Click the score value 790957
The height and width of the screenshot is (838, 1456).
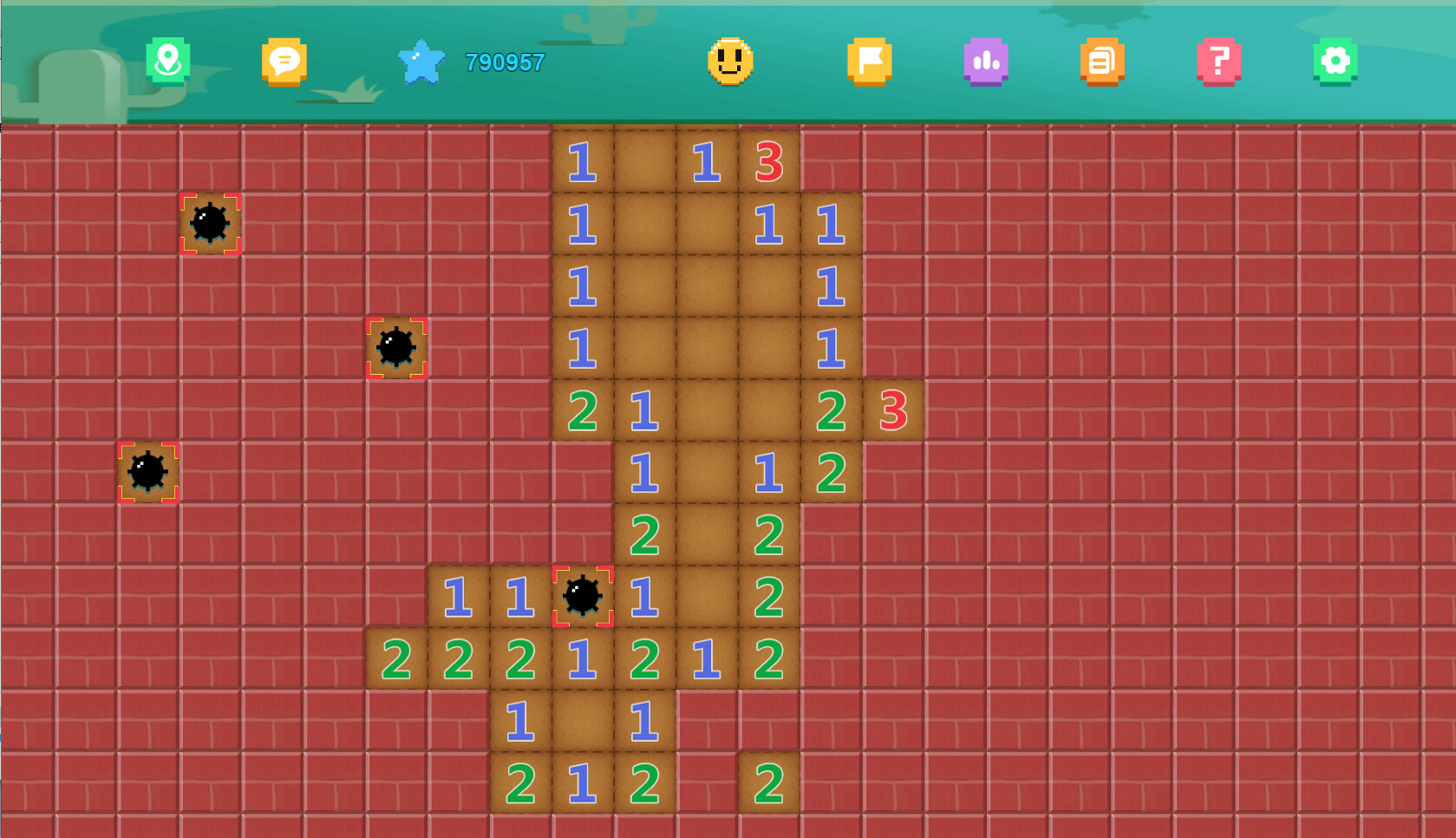504,62
